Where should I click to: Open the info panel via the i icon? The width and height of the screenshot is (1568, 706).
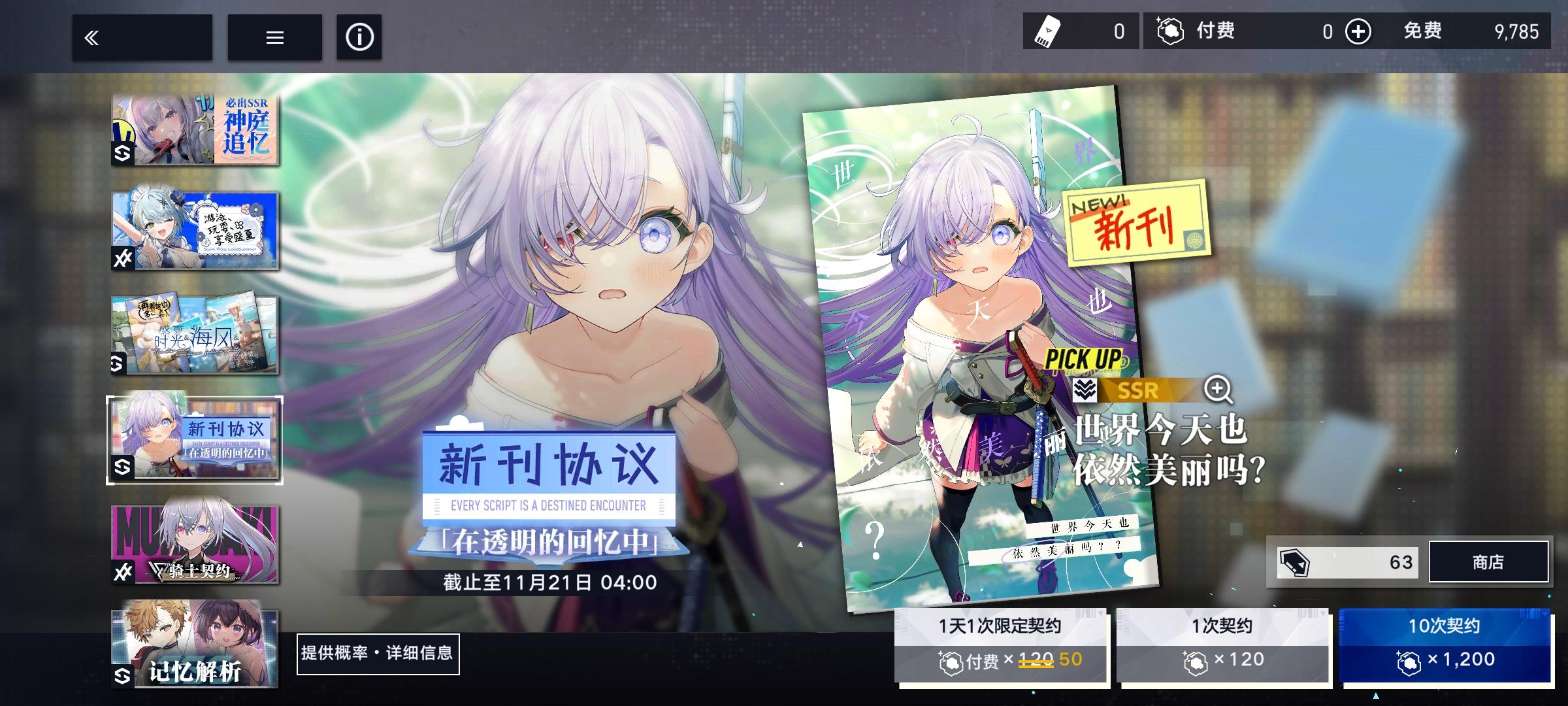pyautogui.click(x=358, y=37)
